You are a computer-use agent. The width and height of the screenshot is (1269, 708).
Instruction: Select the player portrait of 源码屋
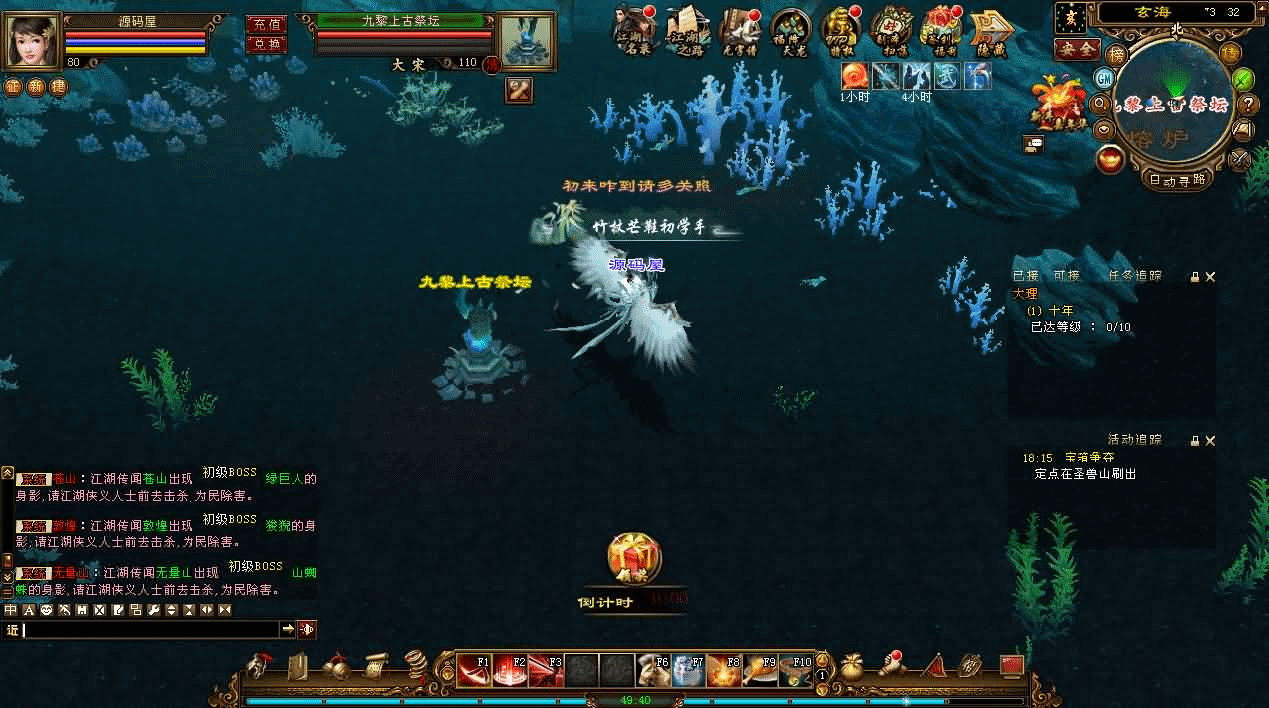click(x=33, y=41)
